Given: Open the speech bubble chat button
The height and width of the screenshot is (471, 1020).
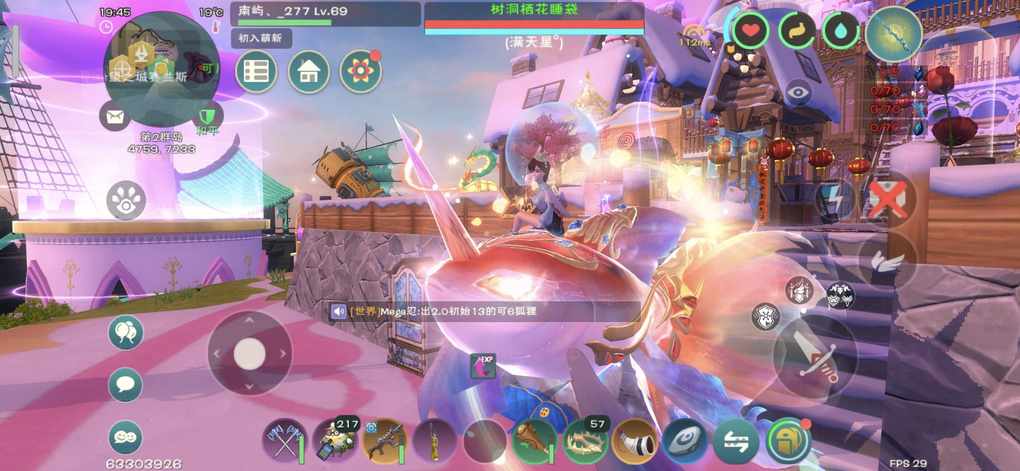Looking at the screenshot, I should click(x=125, y=384).
